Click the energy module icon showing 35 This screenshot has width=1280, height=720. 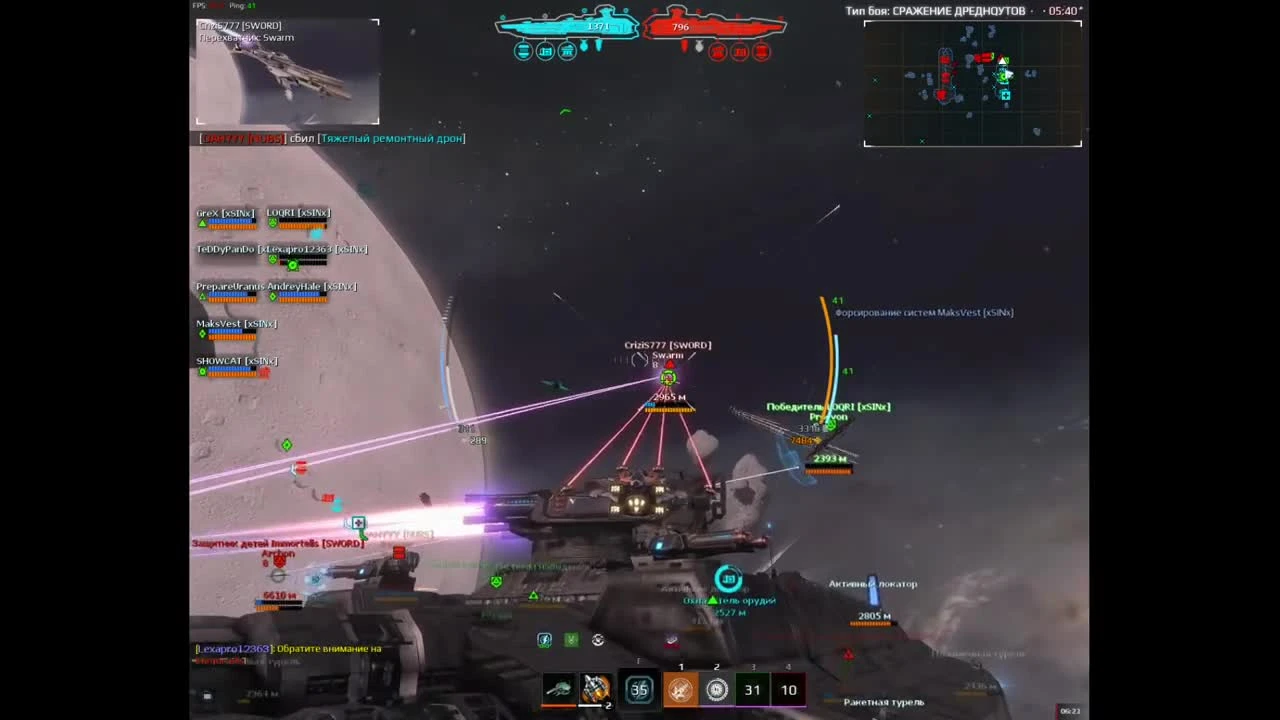[639, 689]
